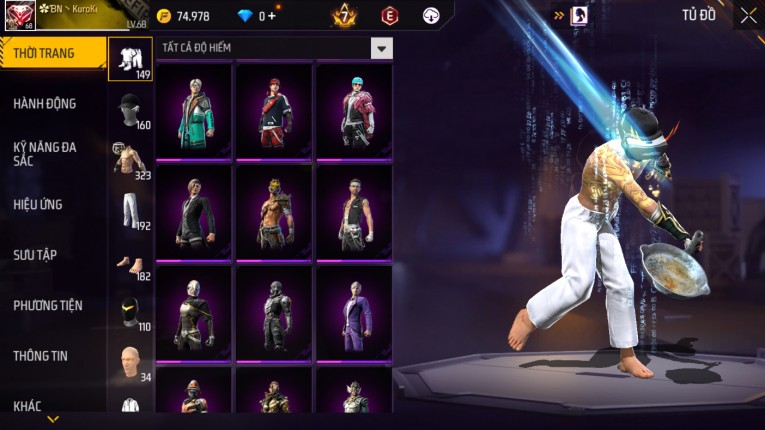Image resolution: width=765 pixels, height=430 pixels.
Task: Open the Kỹ Năng Đa Sắc category
Action: tap(45, 153)
